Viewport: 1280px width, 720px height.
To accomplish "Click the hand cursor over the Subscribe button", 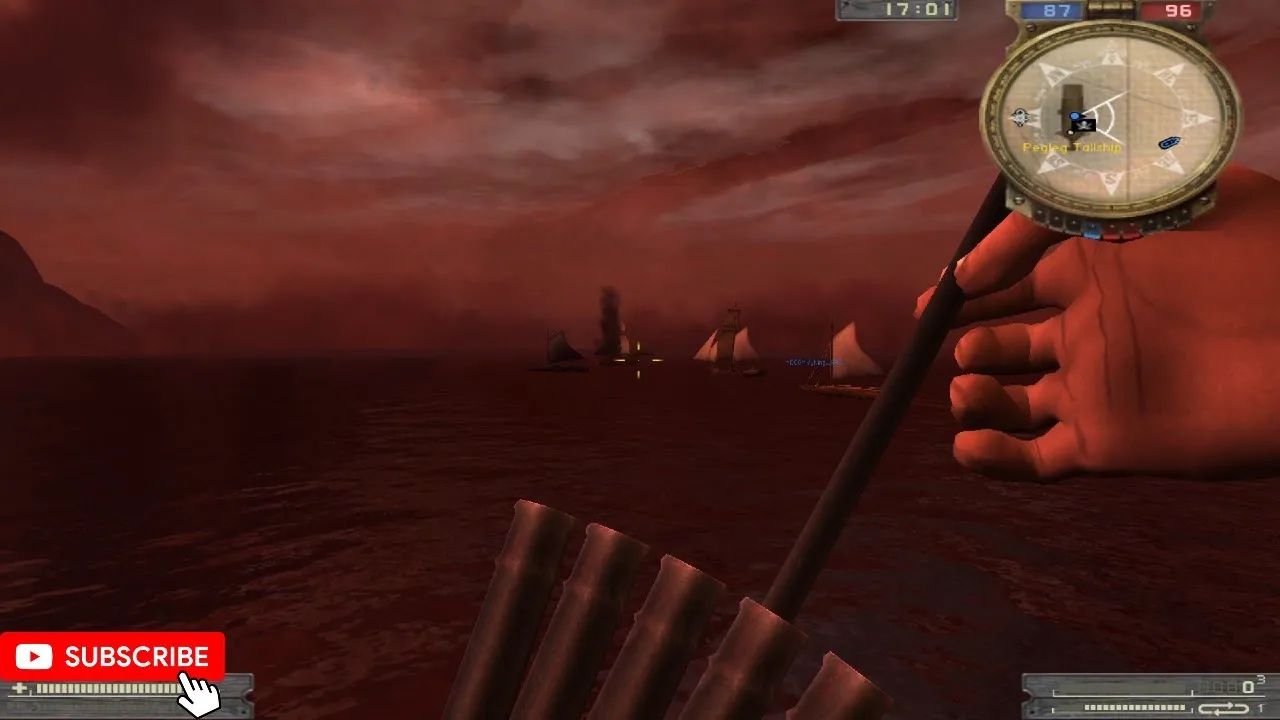I will [197, 693].
